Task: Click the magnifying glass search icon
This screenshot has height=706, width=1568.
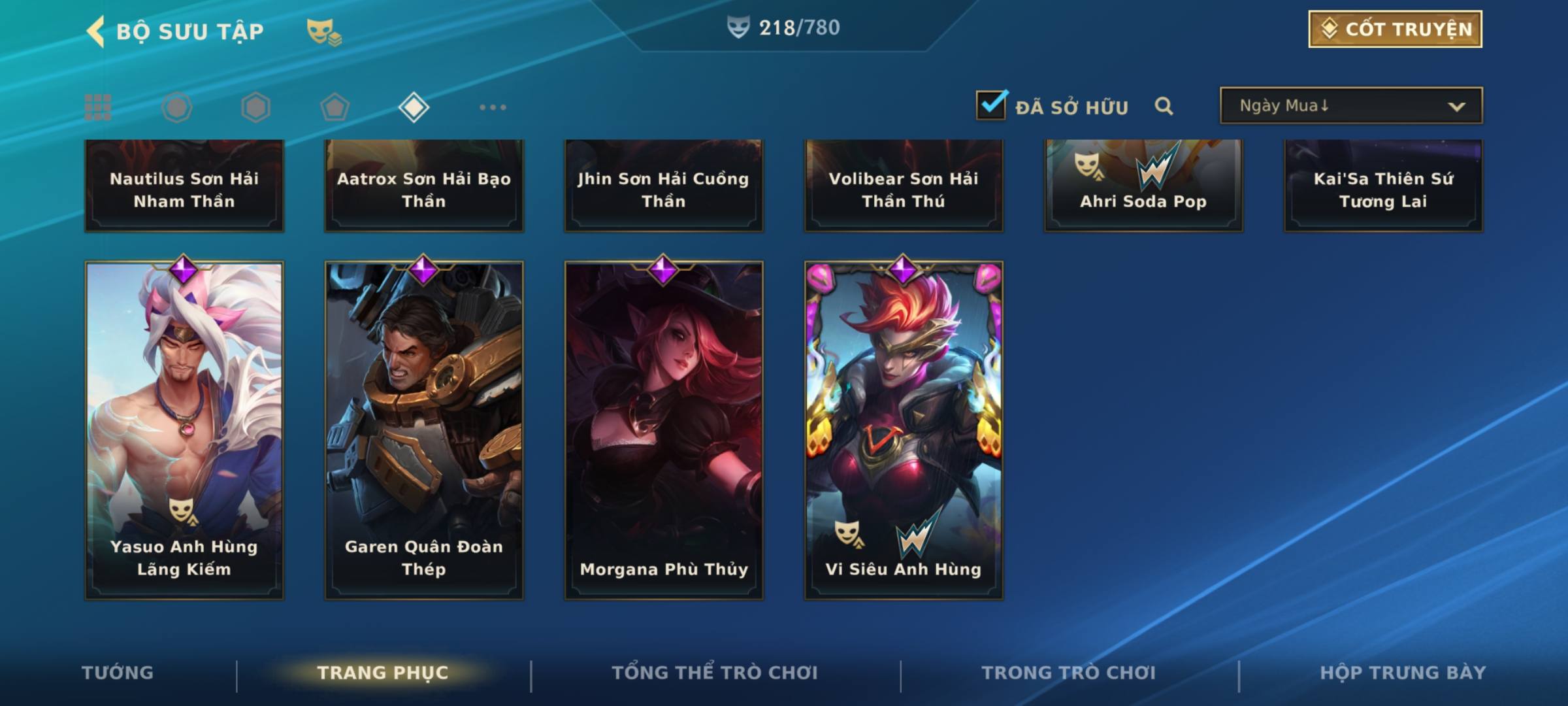Action: tap(1164, 106)
